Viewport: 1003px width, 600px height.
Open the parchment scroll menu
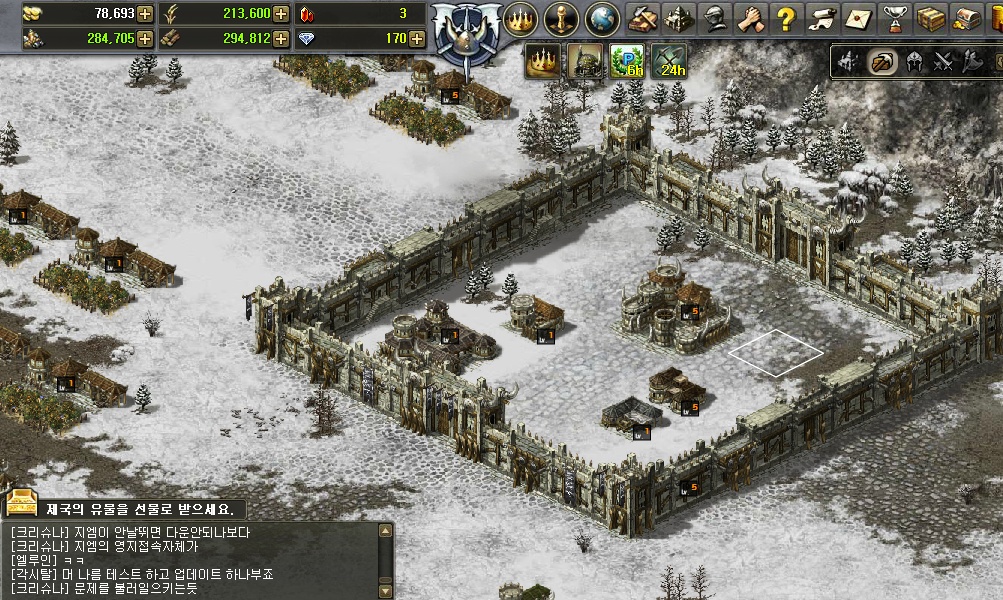click(x=822, y=18)
